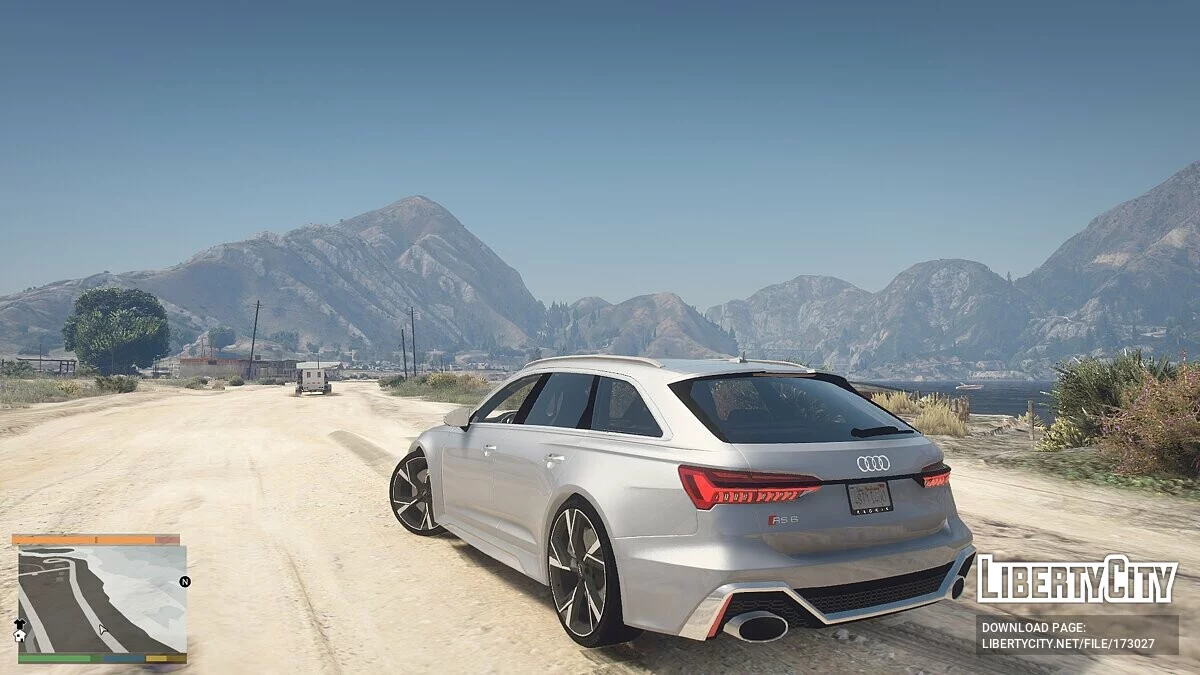Select the safehouse blip on minimap
Viewport: 1200px width, 675px height.
pos(19,636)
